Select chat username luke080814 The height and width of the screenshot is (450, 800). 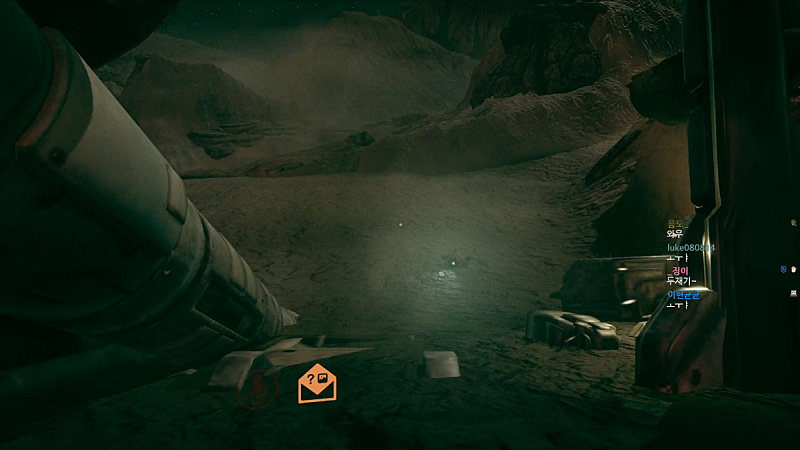tap(690, 247)
